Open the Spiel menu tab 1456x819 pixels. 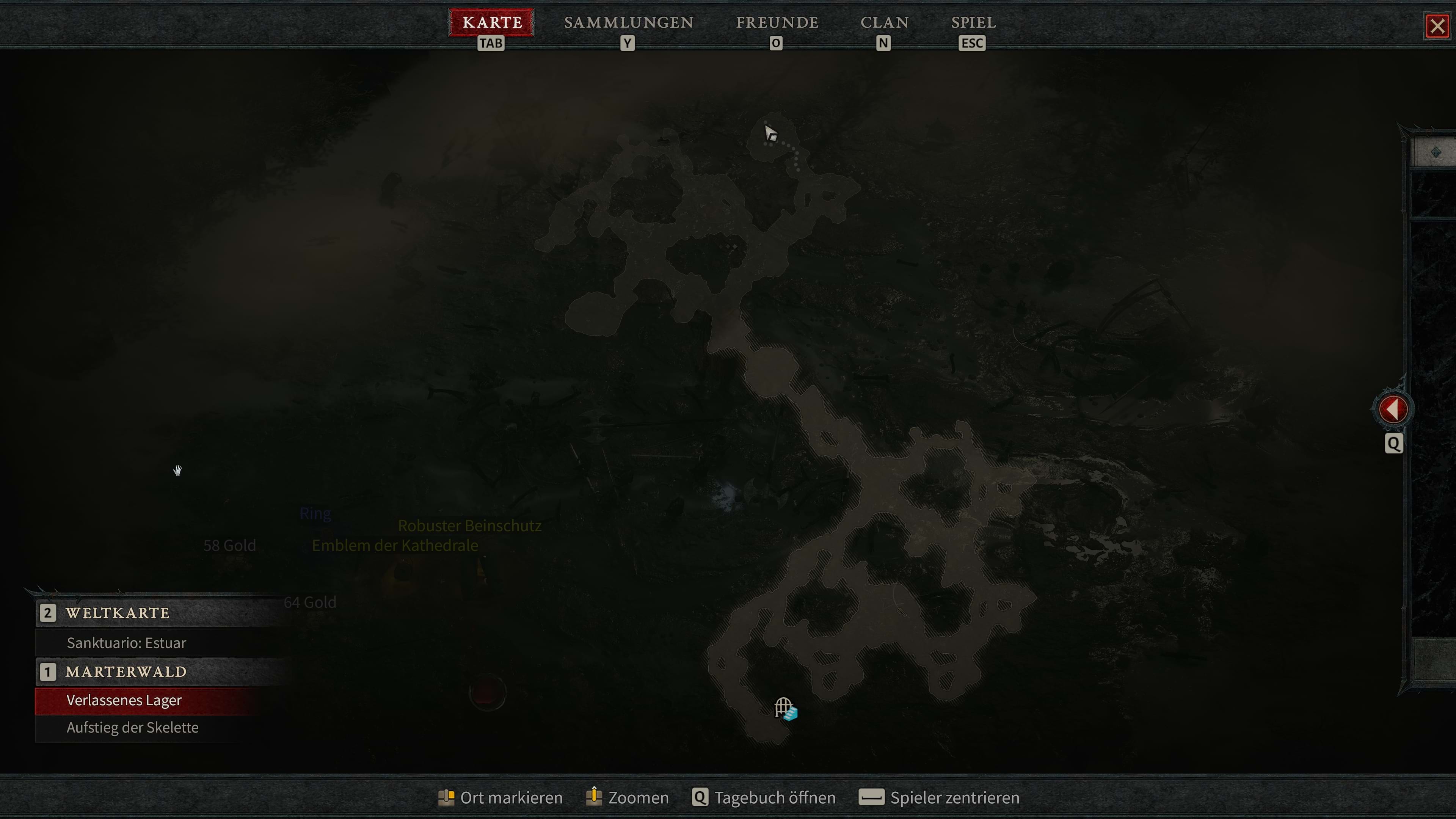point(973,23)
